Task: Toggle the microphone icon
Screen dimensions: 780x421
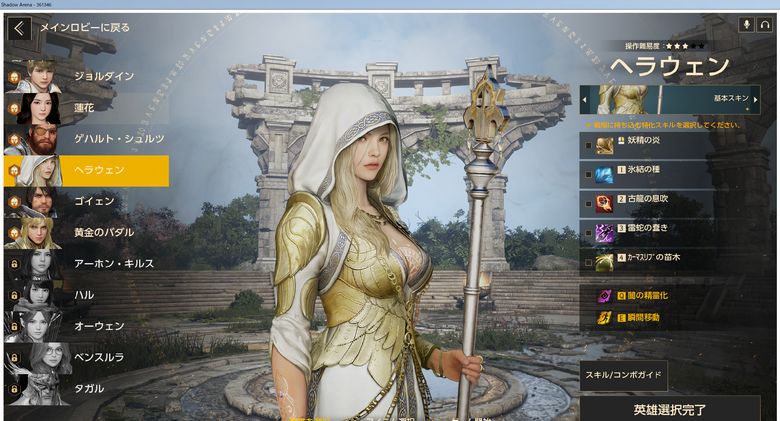Action: (x=746, y=24)
